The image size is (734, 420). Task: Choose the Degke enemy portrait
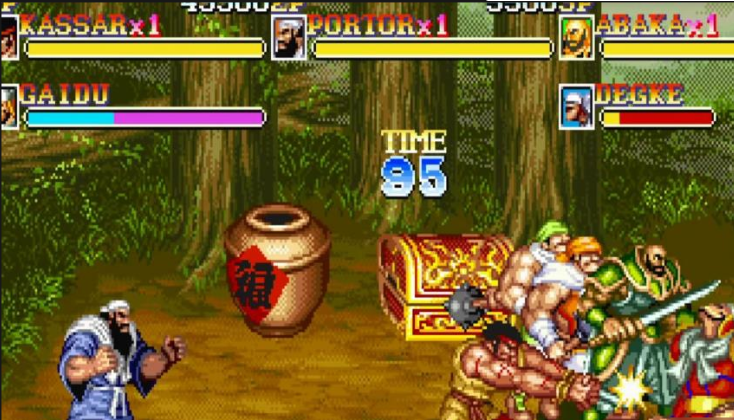click(x=576, y=106)
